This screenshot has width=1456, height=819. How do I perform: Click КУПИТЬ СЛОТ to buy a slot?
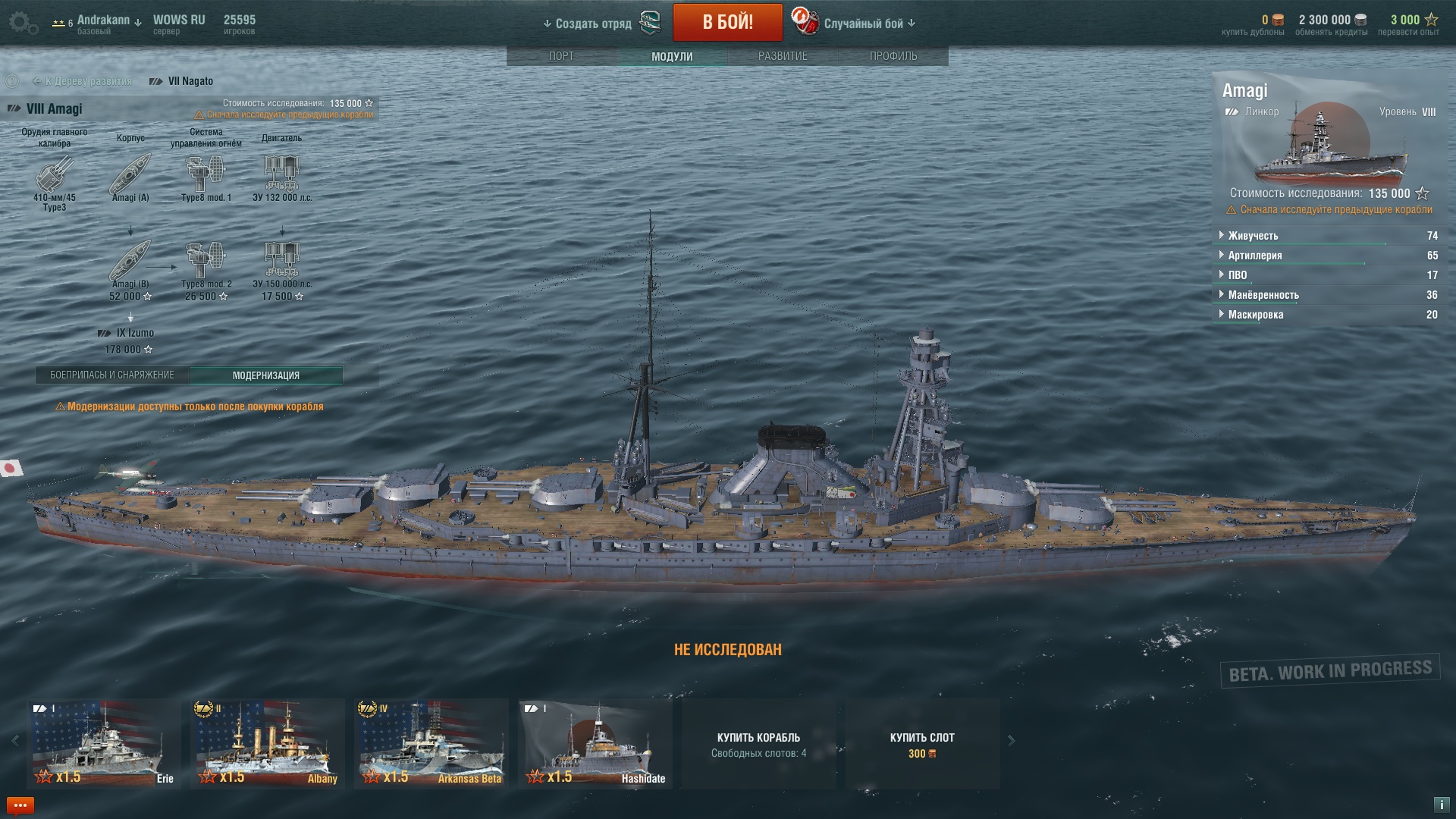click(922, 744)
